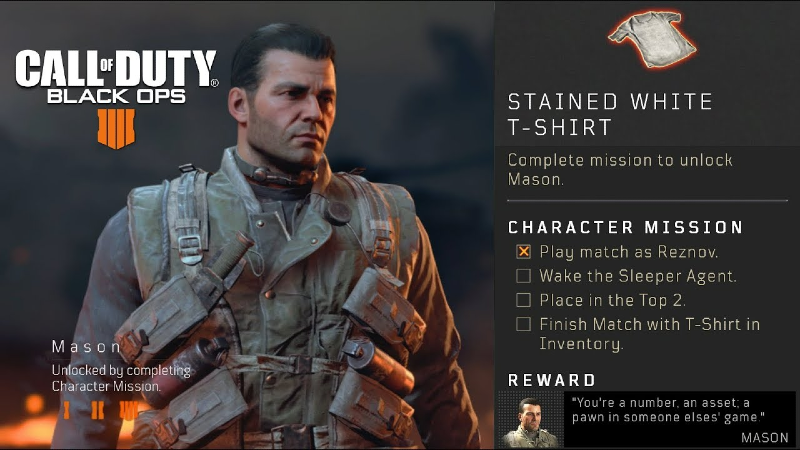
Task: Tick the 'Place in the Top 2' checkbox
Action: point(523,300)
